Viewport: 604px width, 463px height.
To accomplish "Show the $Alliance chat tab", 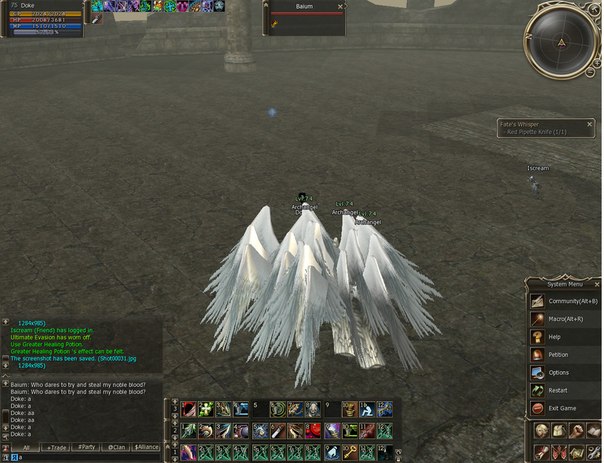I will coord(146,447).
